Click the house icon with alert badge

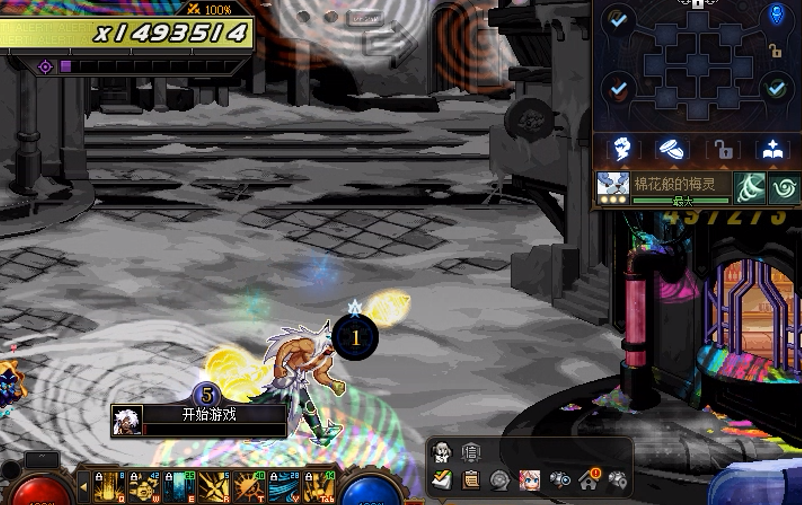[x=589, y=479]
